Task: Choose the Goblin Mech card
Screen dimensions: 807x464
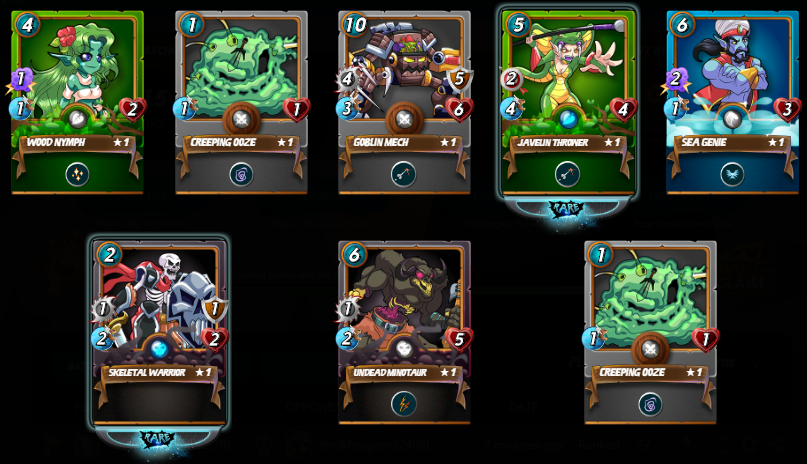Action: 404,100
